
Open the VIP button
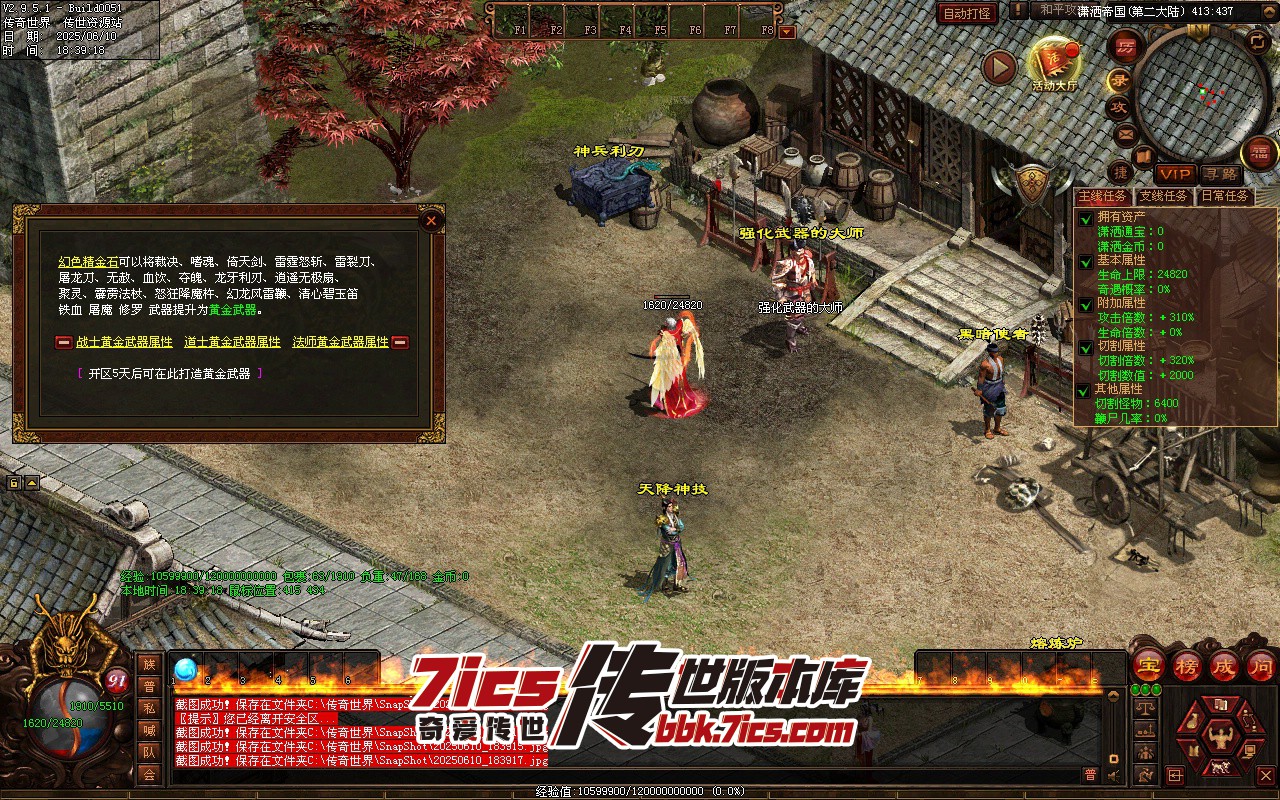coord(1175,174)
